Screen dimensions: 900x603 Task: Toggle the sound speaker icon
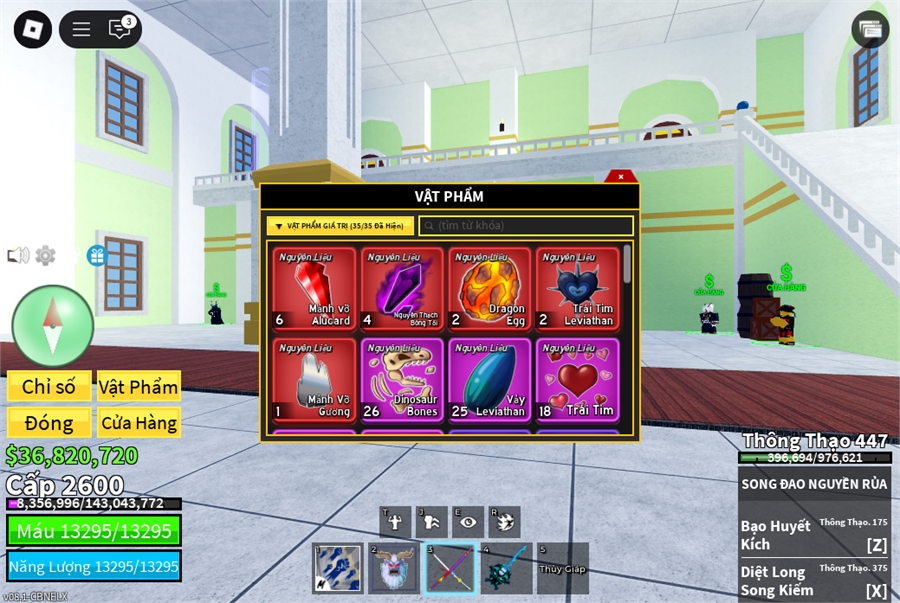coord(18,256)
